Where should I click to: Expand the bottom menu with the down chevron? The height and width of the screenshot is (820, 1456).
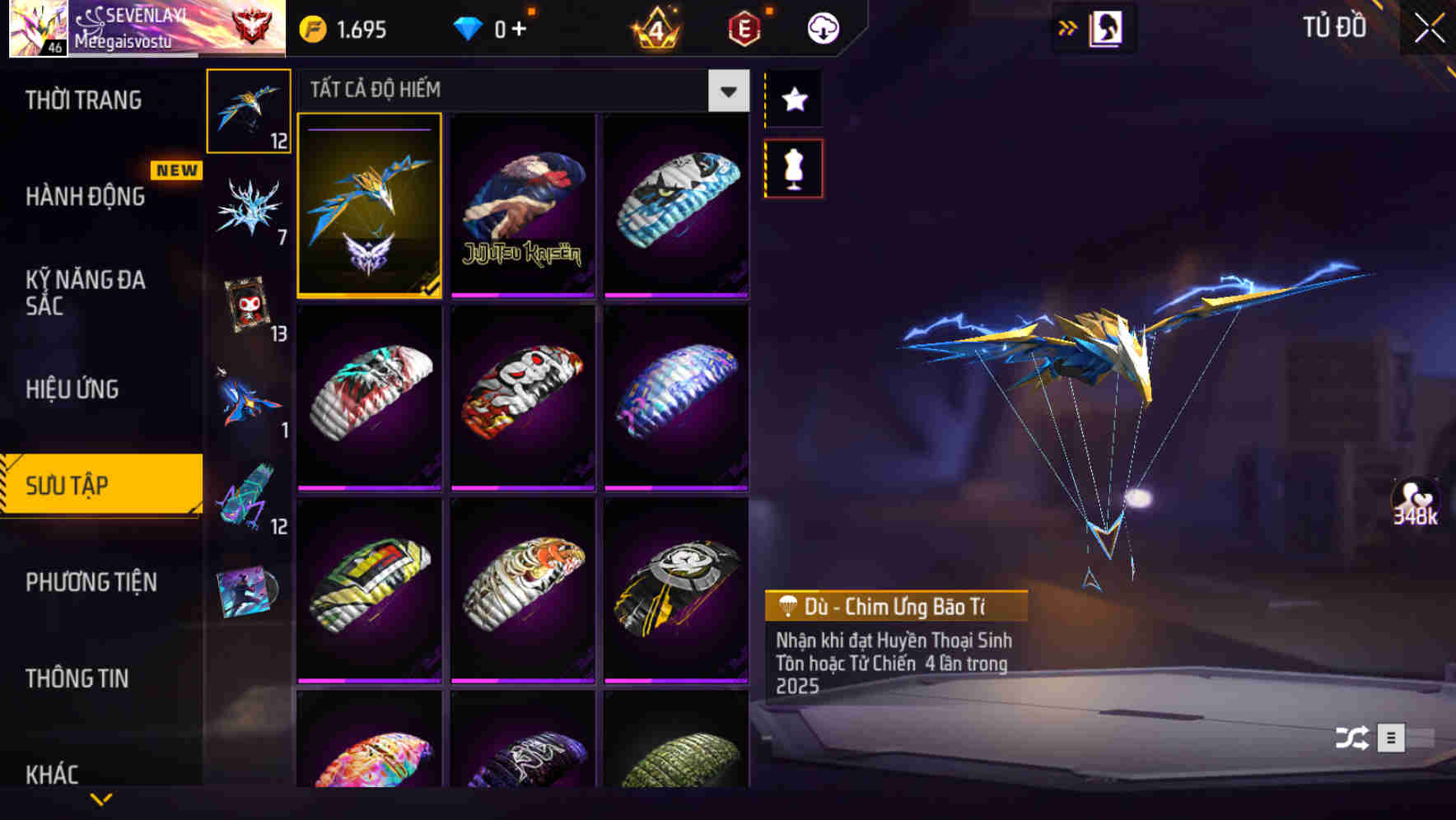[x=101, y=799]
